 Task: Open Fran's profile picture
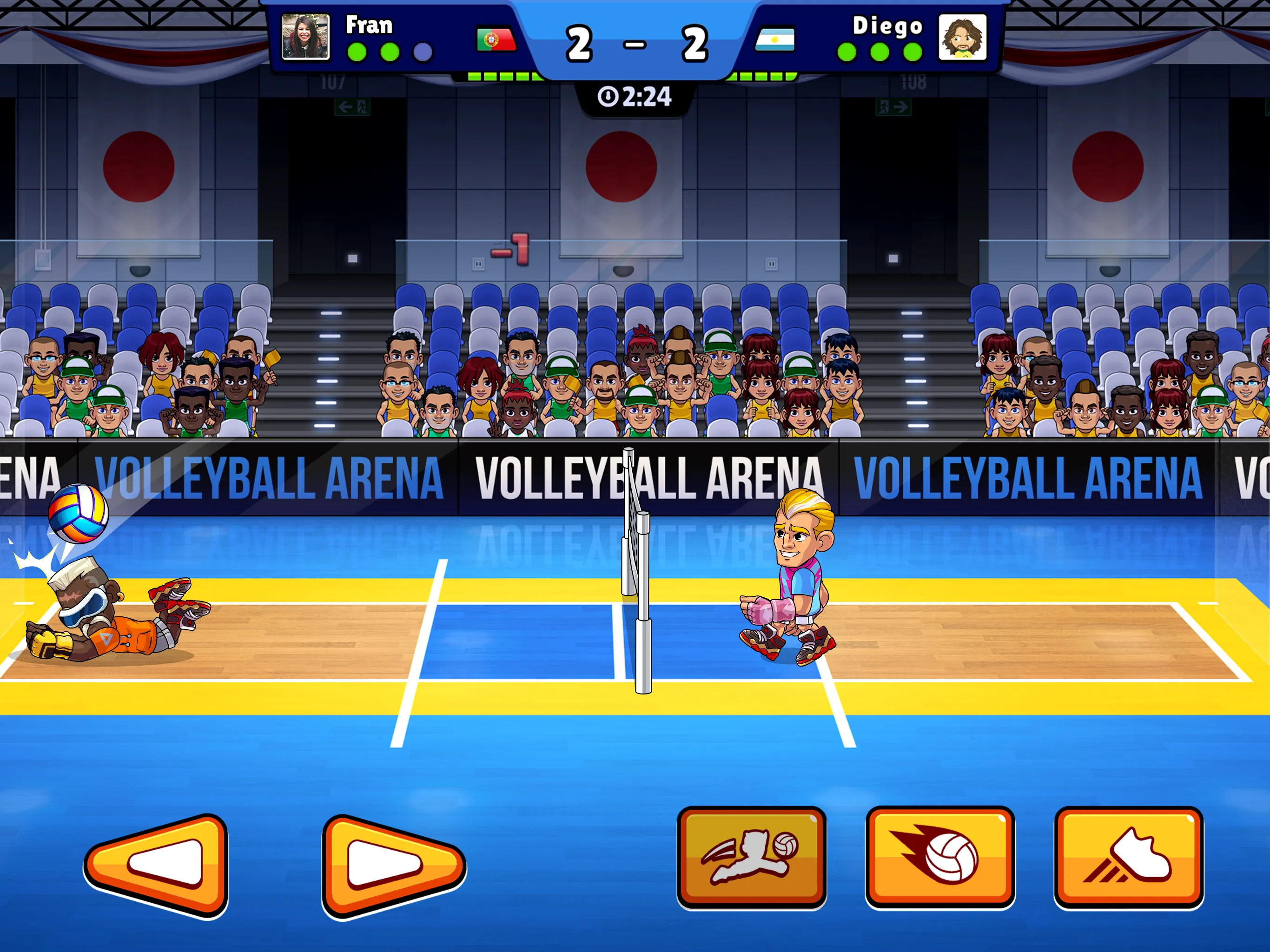305,36
